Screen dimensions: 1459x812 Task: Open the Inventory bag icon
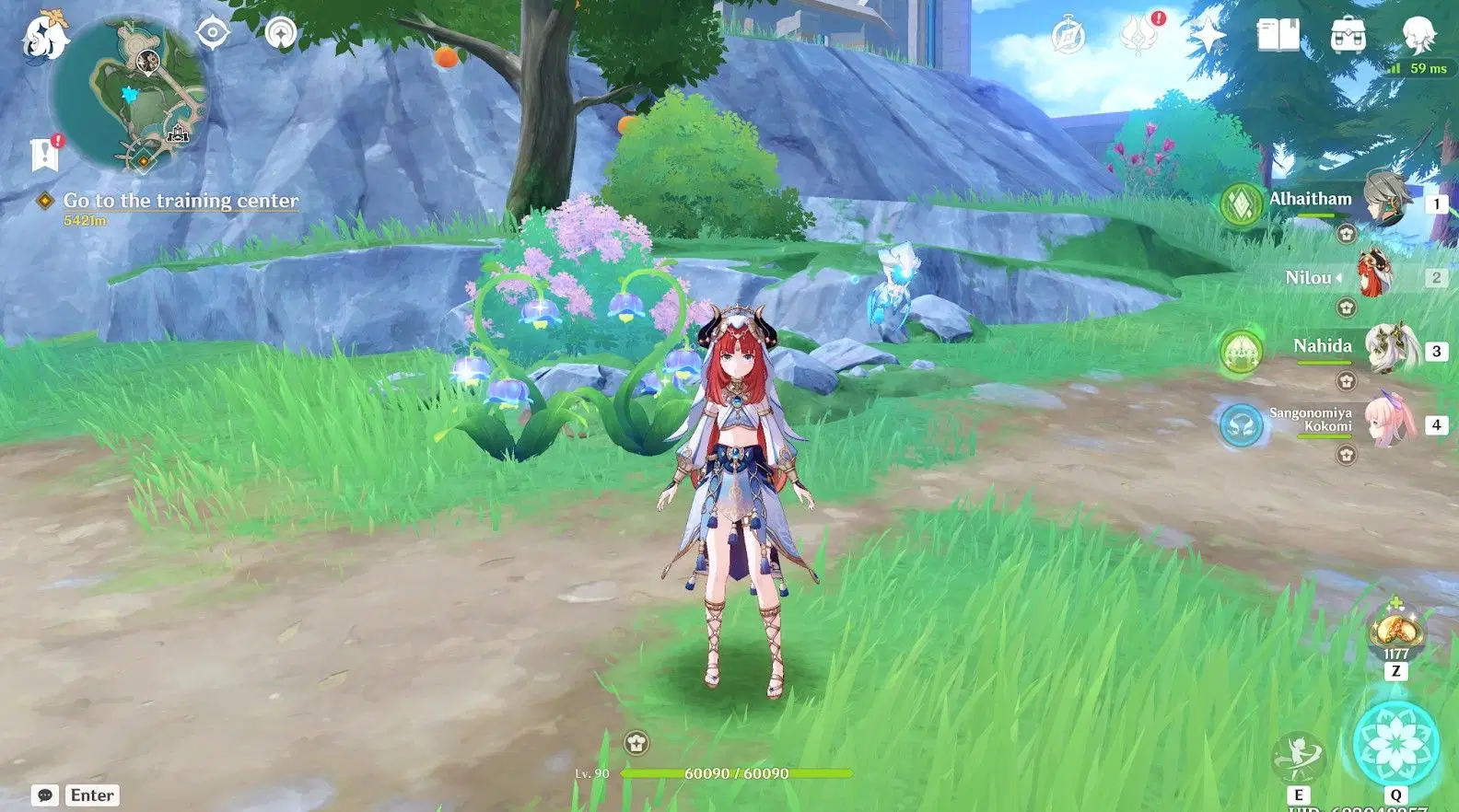pyautogui.click(x=1348, y=34)
